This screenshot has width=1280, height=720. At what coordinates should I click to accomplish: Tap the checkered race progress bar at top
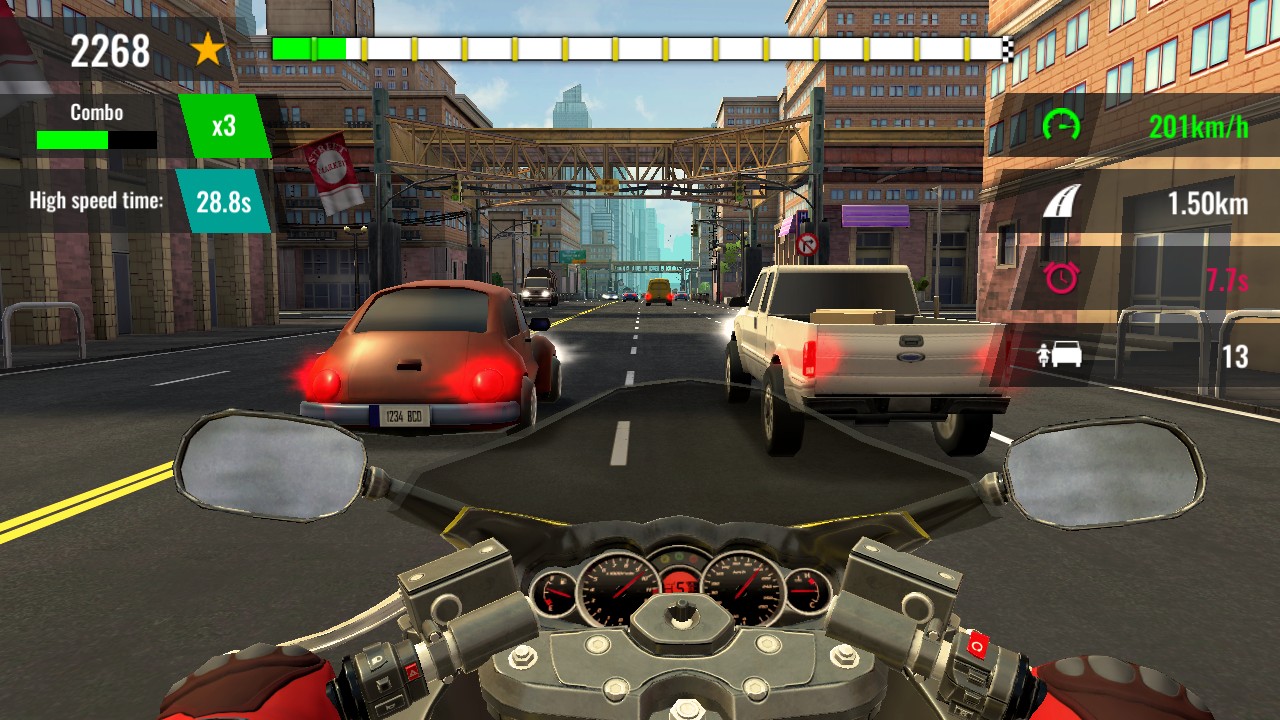640,46
